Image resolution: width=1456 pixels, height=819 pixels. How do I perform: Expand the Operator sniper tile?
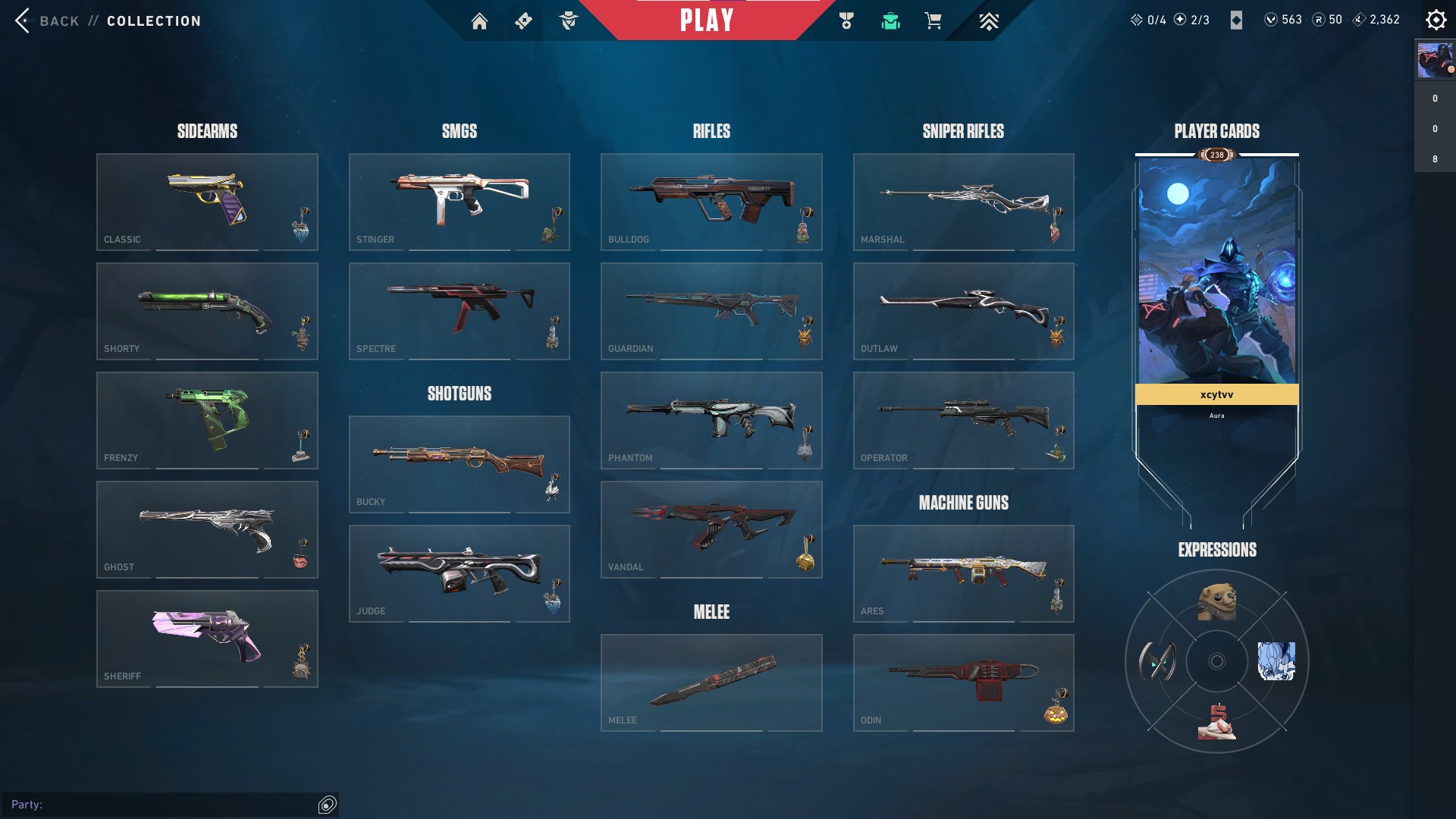[964, 420]
